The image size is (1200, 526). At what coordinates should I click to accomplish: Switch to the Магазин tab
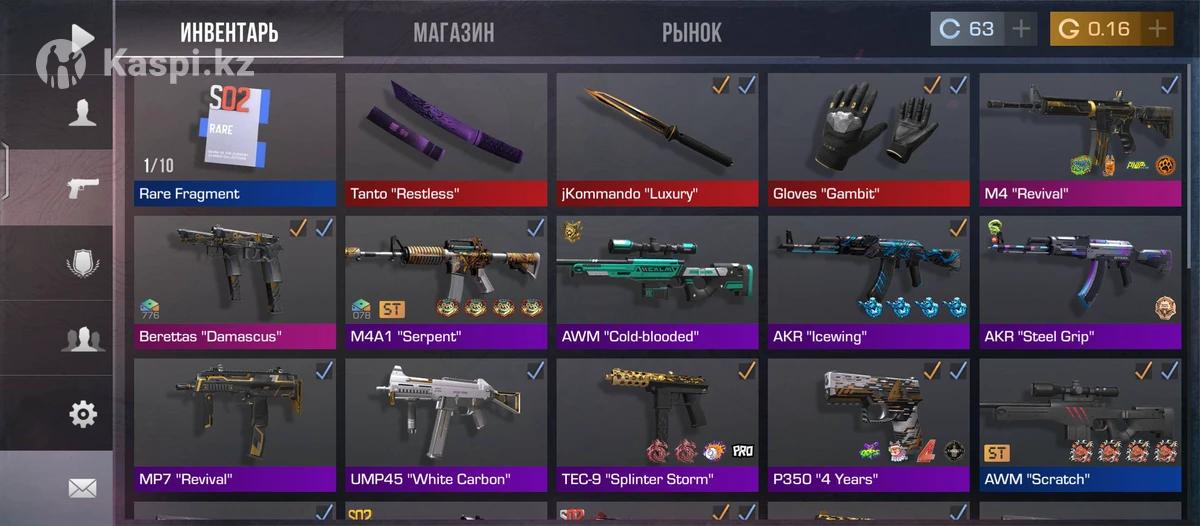tap(453, 32)
